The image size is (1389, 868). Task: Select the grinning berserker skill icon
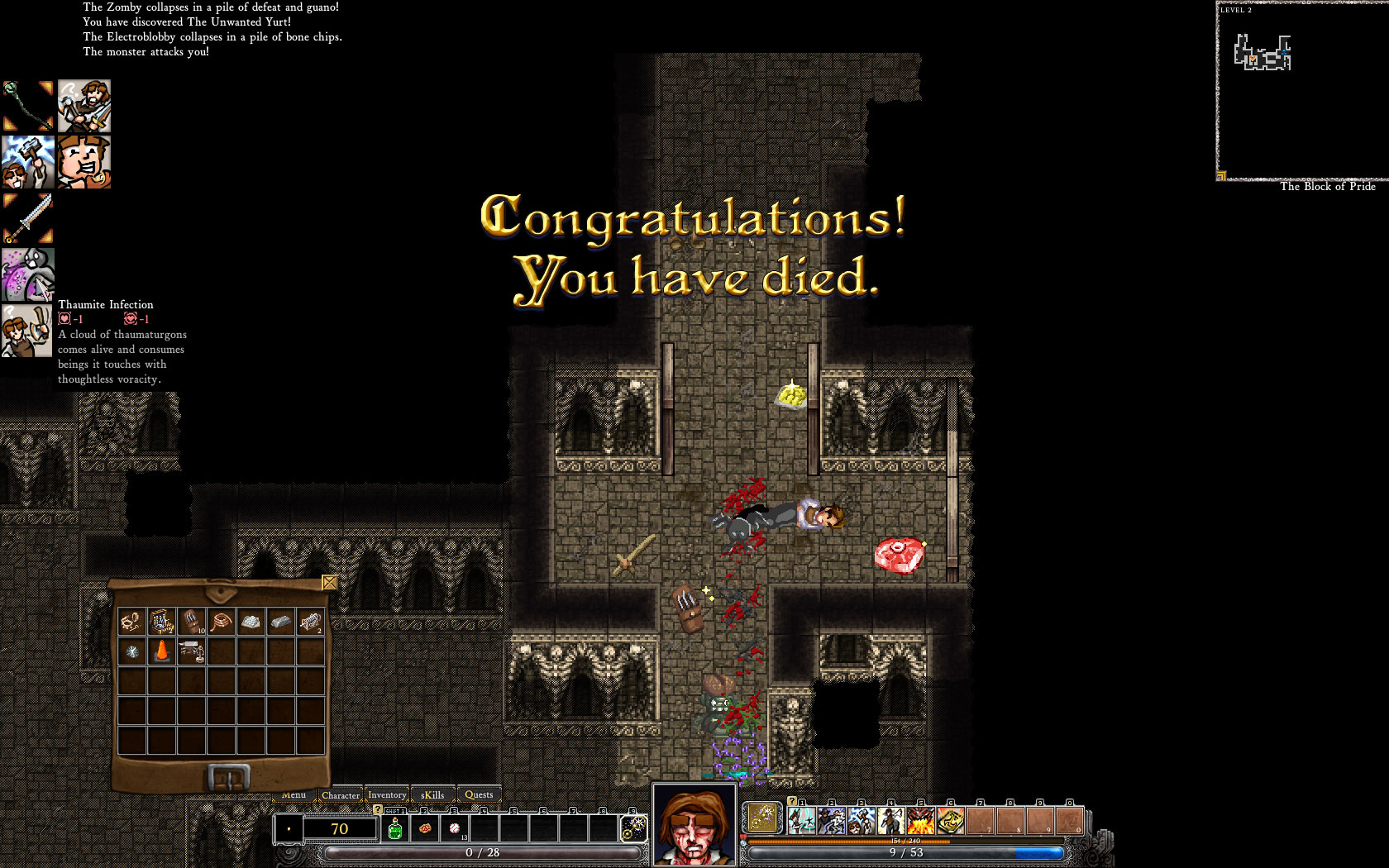coord(85,163)
